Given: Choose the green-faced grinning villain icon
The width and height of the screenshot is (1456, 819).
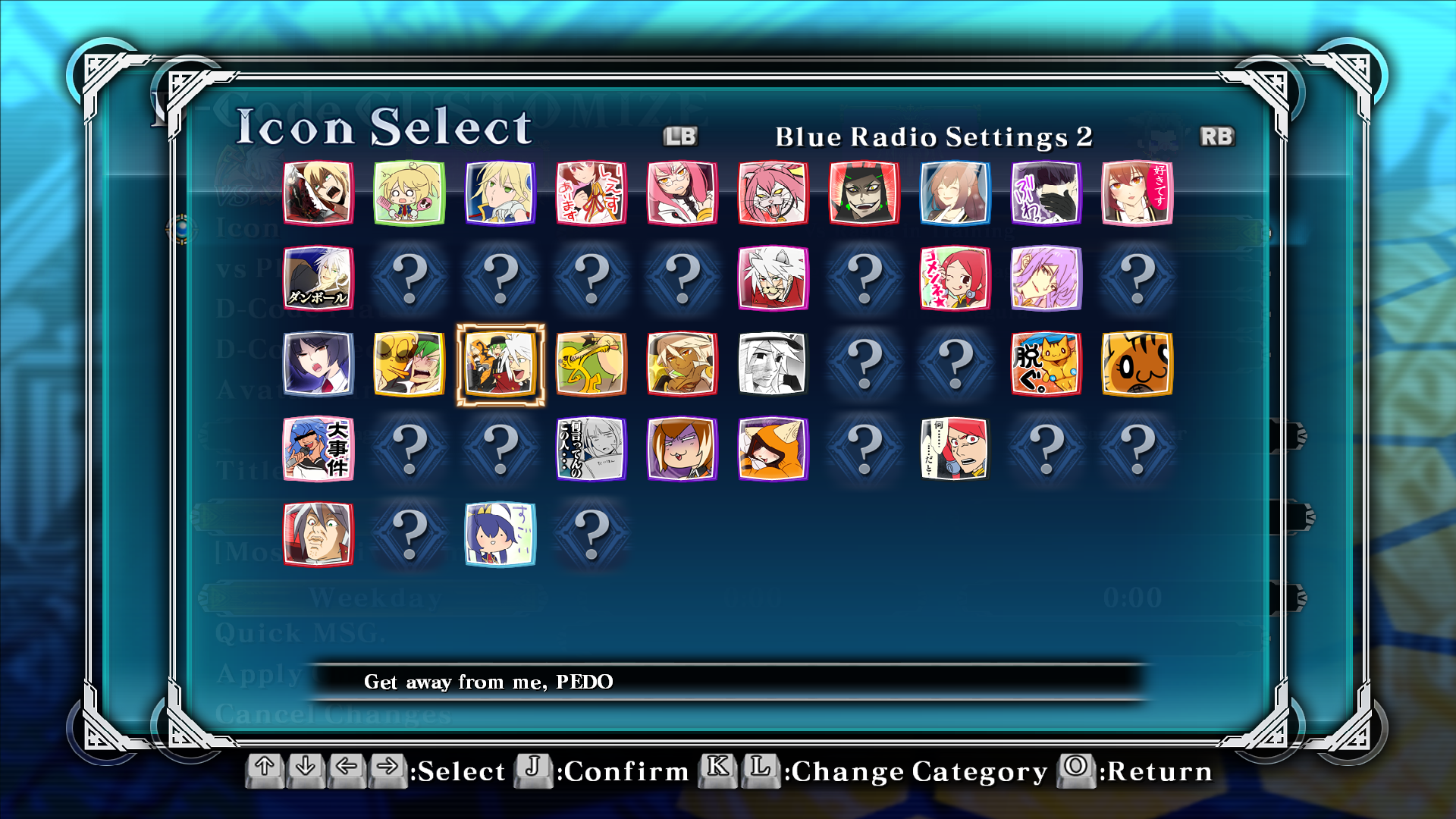Looking at the screenshot, I should [864, 193].
